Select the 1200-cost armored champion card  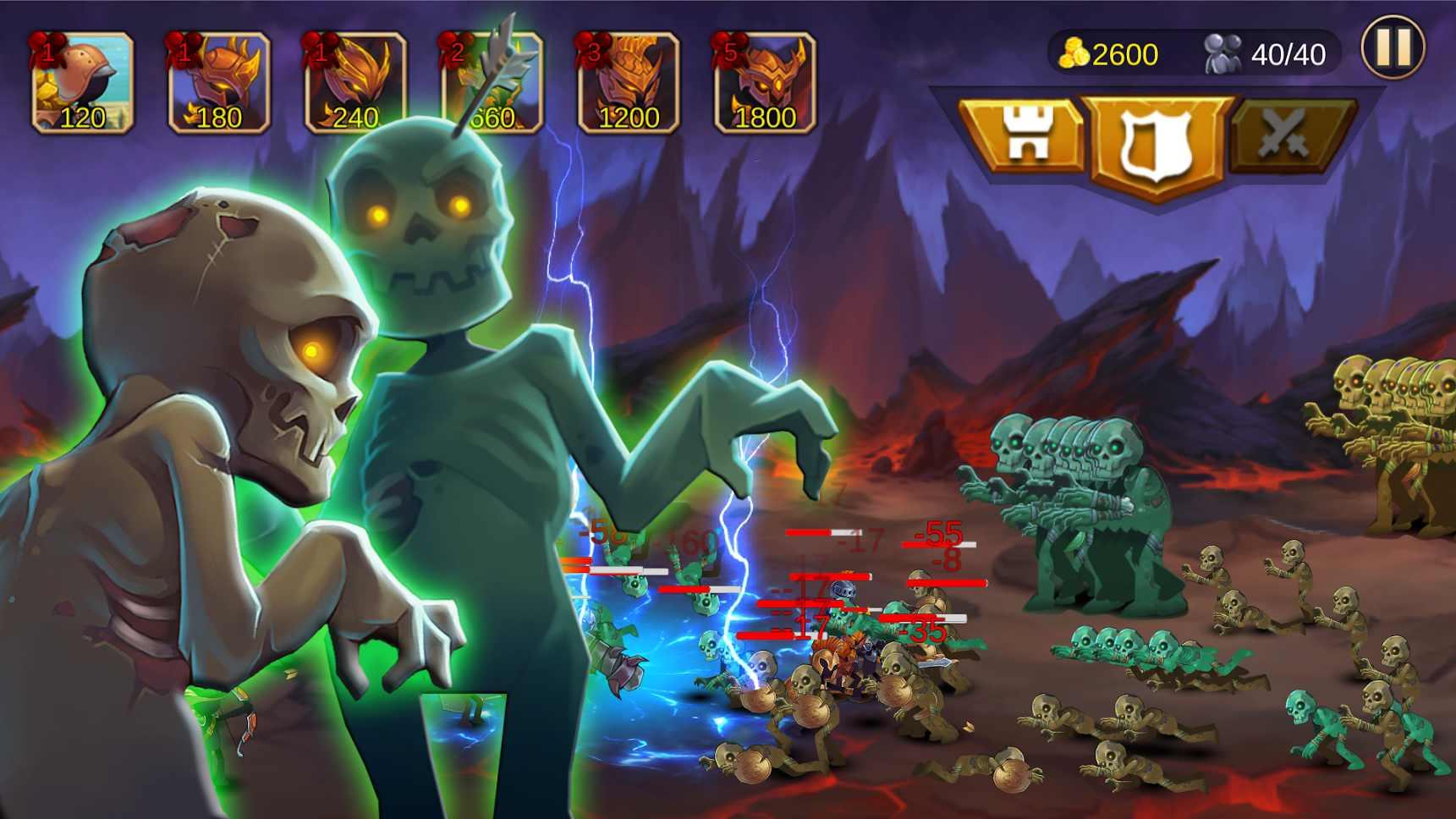628,80
